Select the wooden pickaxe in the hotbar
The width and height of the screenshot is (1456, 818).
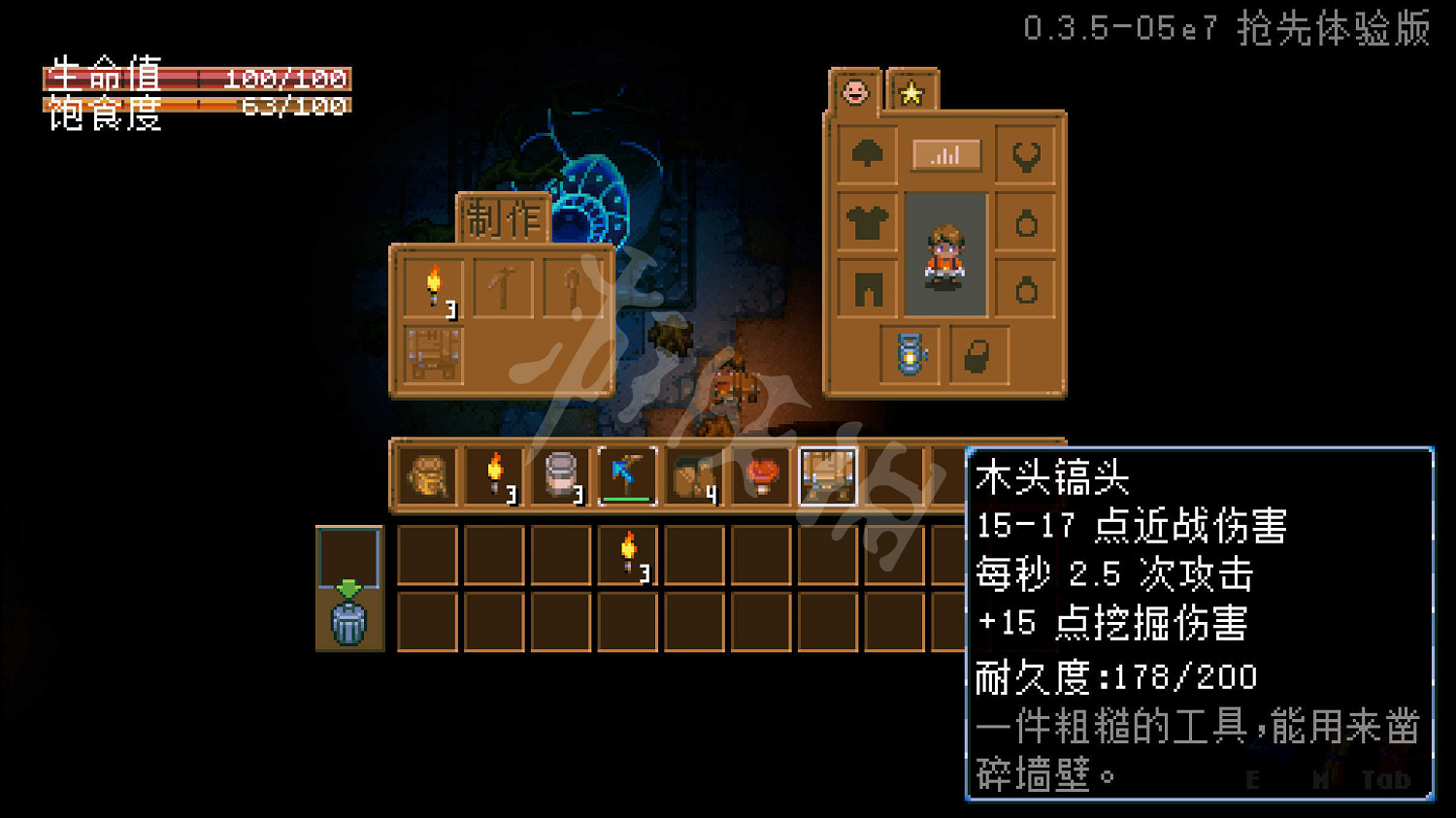click(626, 475)
